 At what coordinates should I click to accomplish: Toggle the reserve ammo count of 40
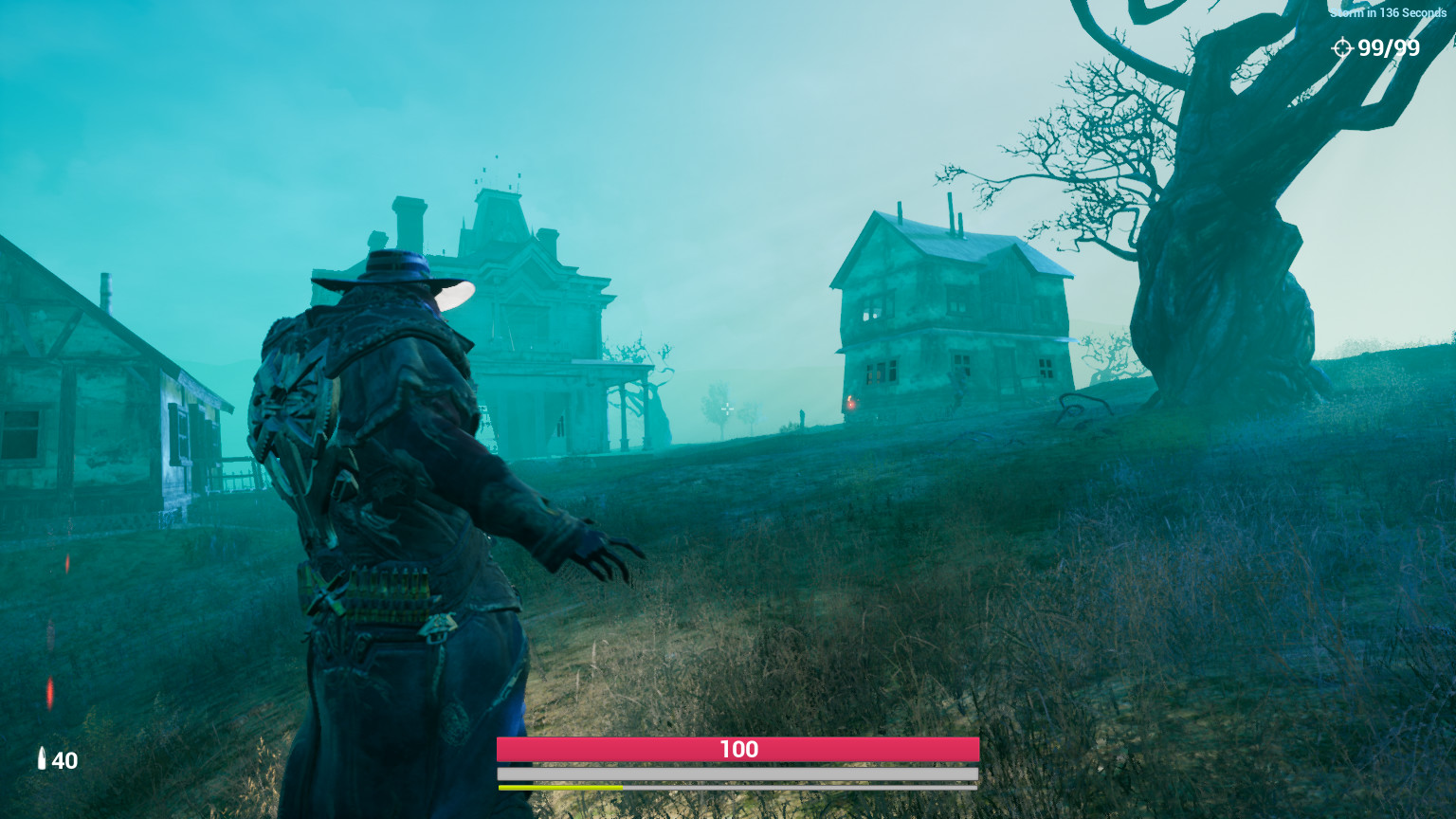click(x=64, y=760)
